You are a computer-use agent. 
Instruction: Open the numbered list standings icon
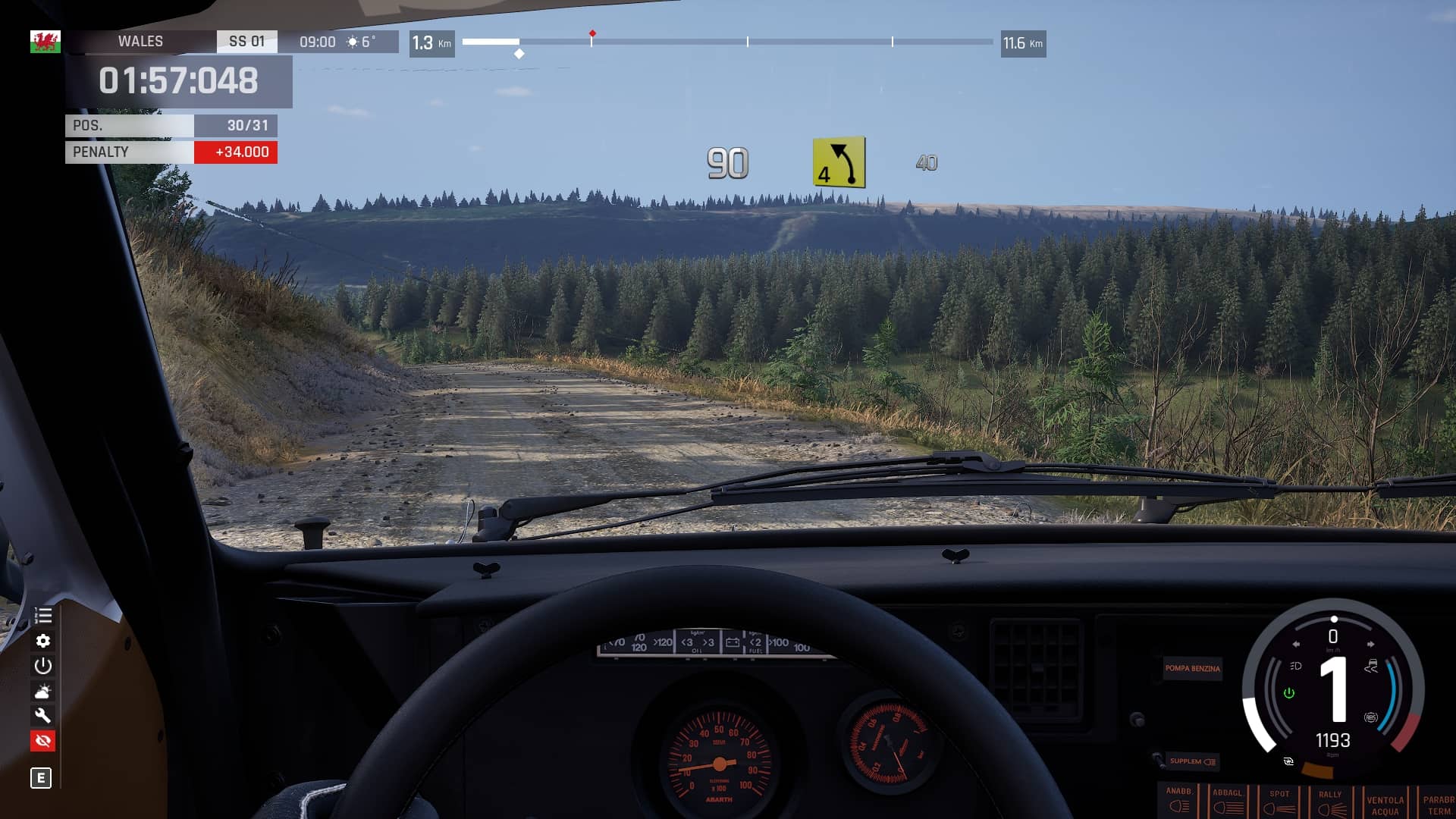pos(43,616)
